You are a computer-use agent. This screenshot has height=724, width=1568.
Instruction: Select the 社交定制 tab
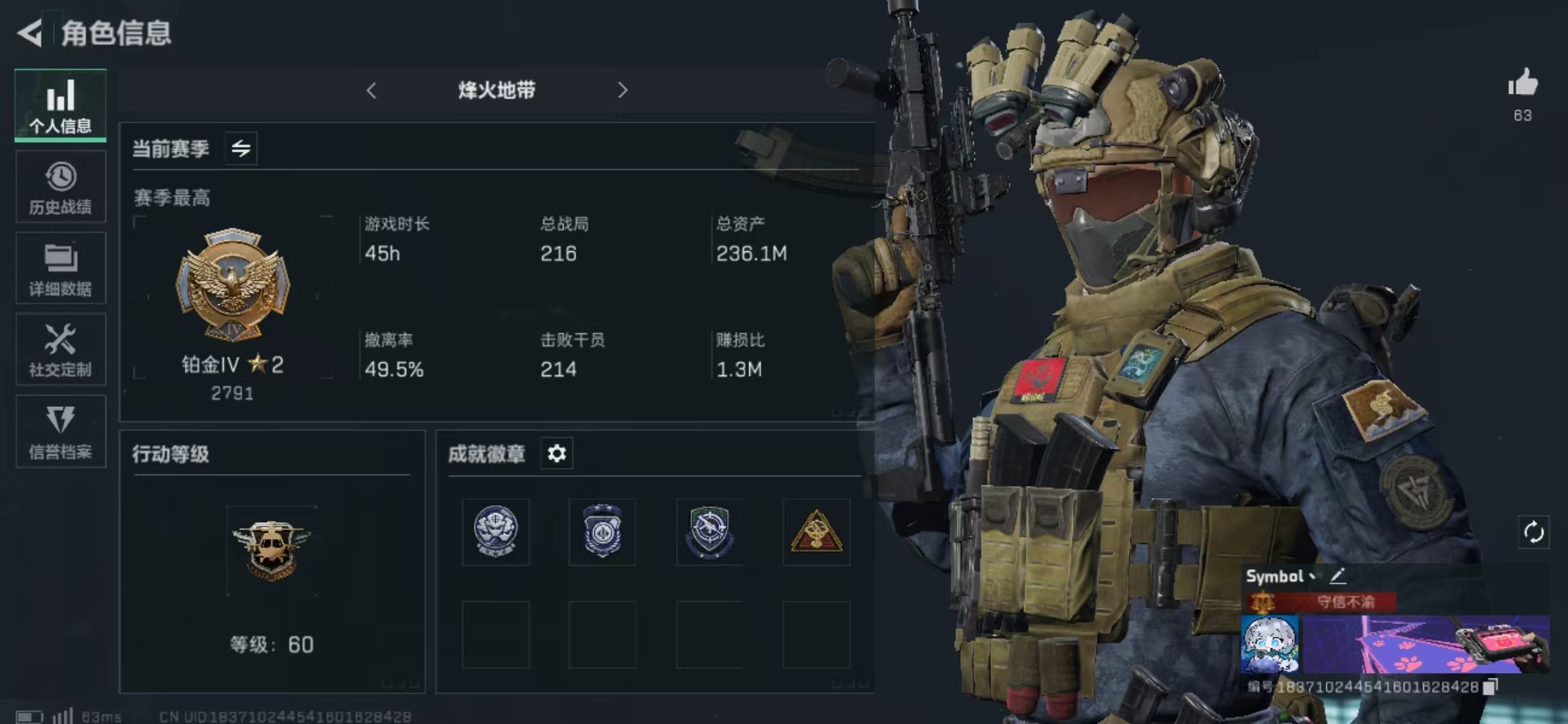pos(60,349)
